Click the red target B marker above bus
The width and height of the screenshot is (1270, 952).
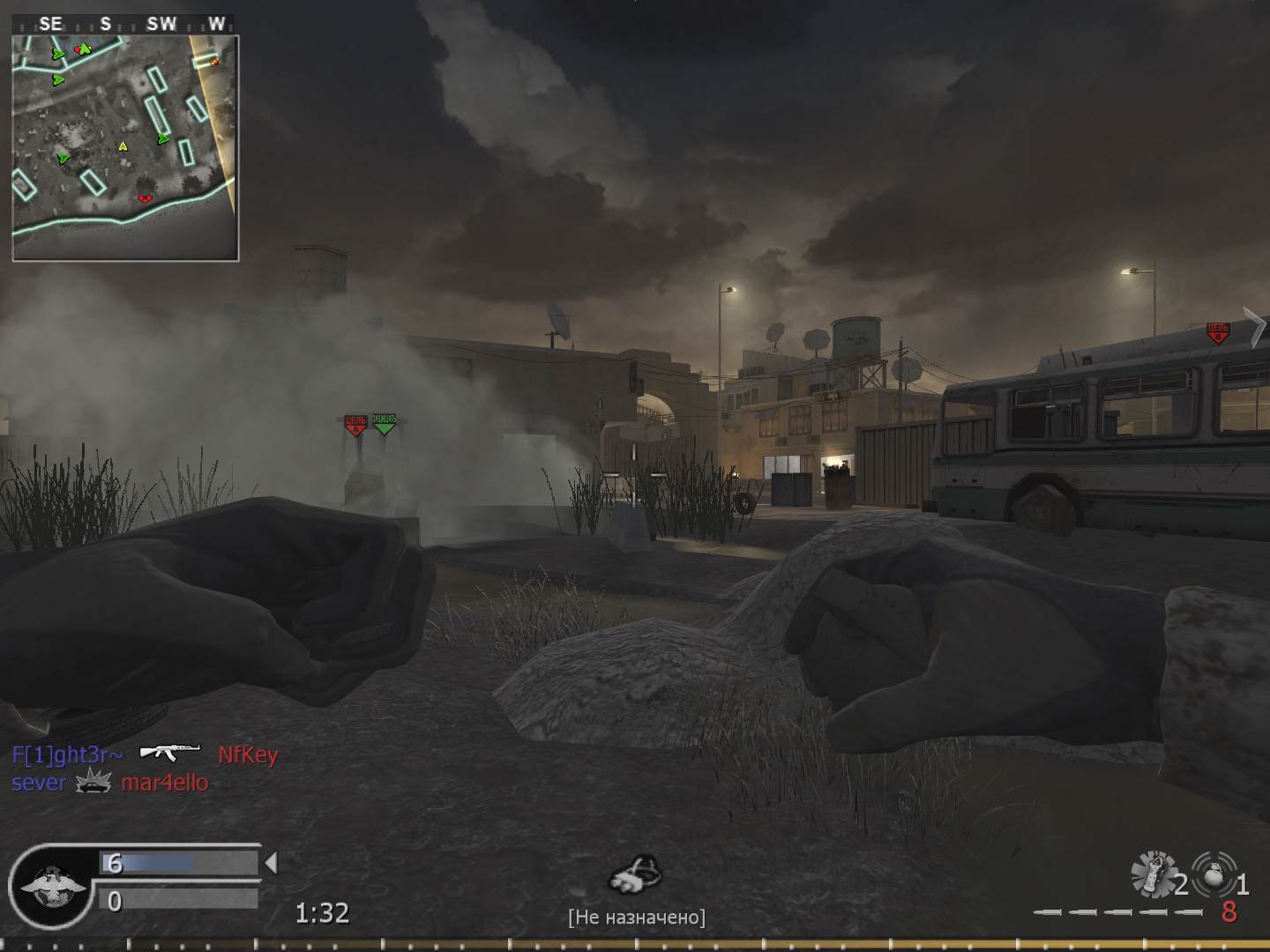pyautogui.click(x=1218, y=333)
